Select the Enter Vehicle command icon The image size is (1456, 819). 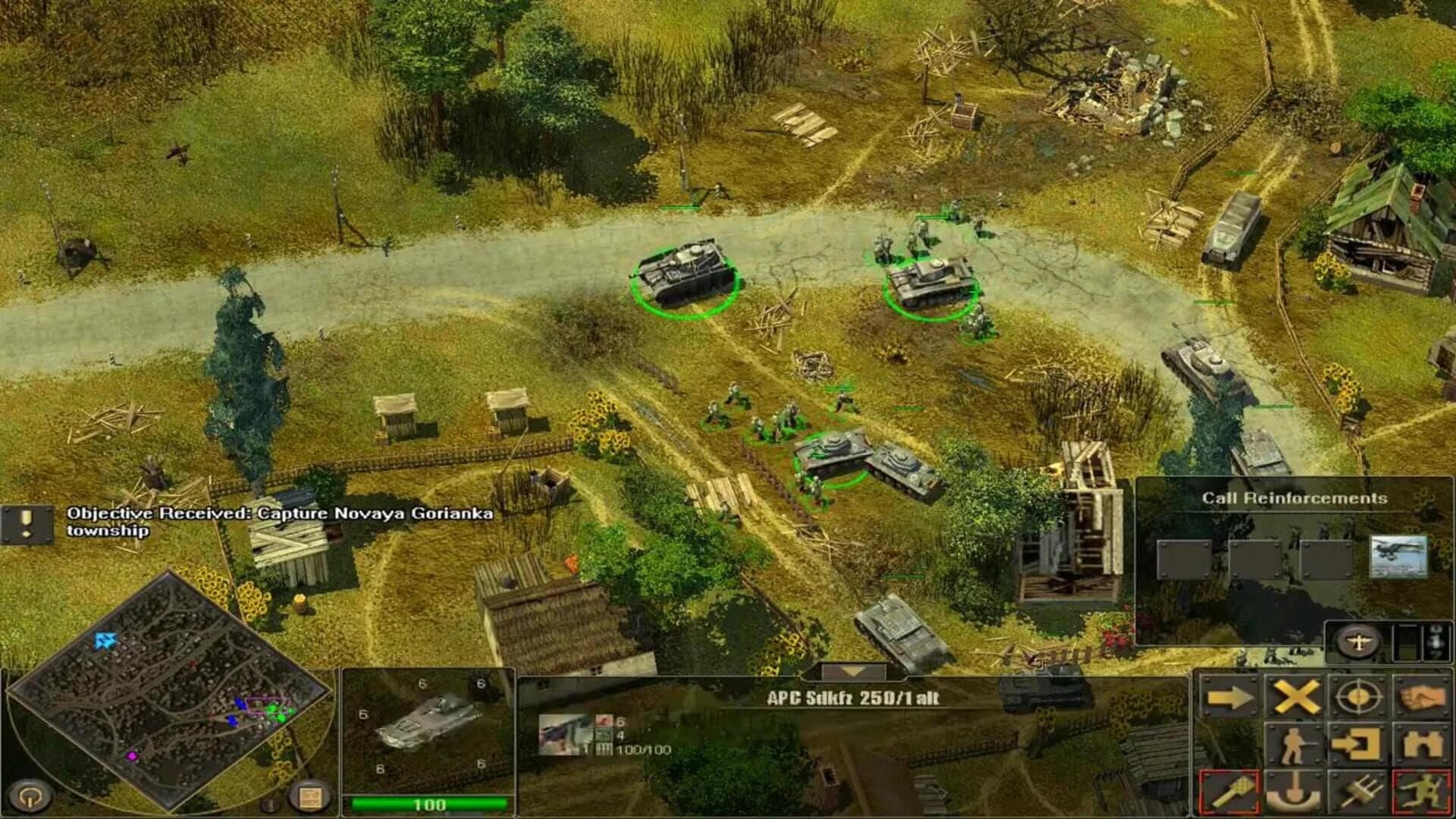[x=1357, y=745]
